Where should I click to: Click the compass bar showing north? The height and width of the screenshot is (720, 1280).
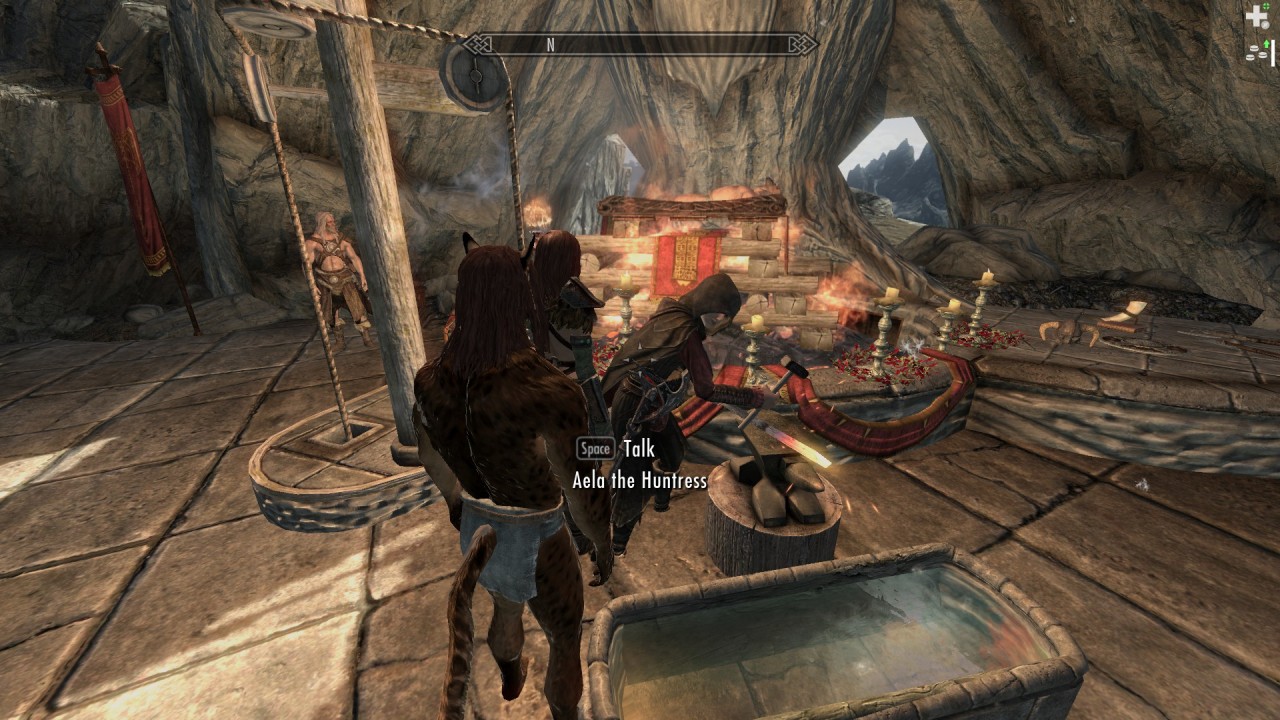click(640, 44)
